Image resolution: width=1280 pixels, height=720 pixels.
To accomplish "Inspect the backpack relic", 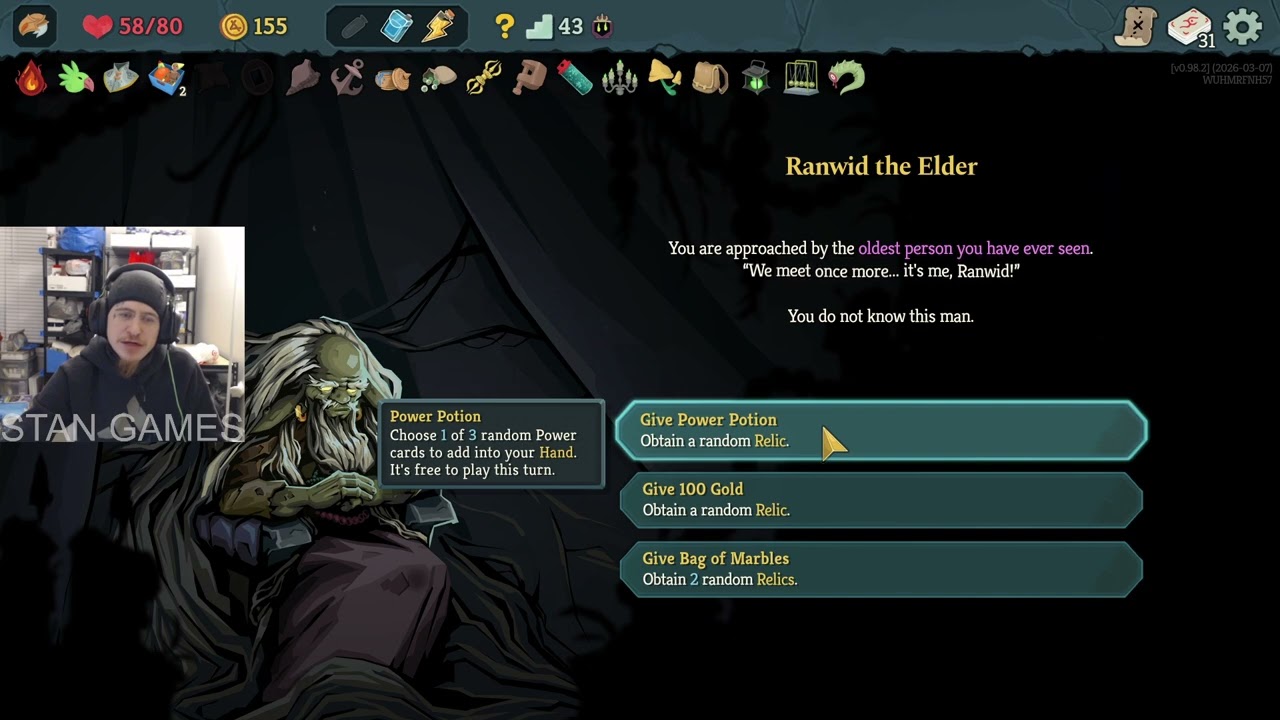I will click(710, 78).
